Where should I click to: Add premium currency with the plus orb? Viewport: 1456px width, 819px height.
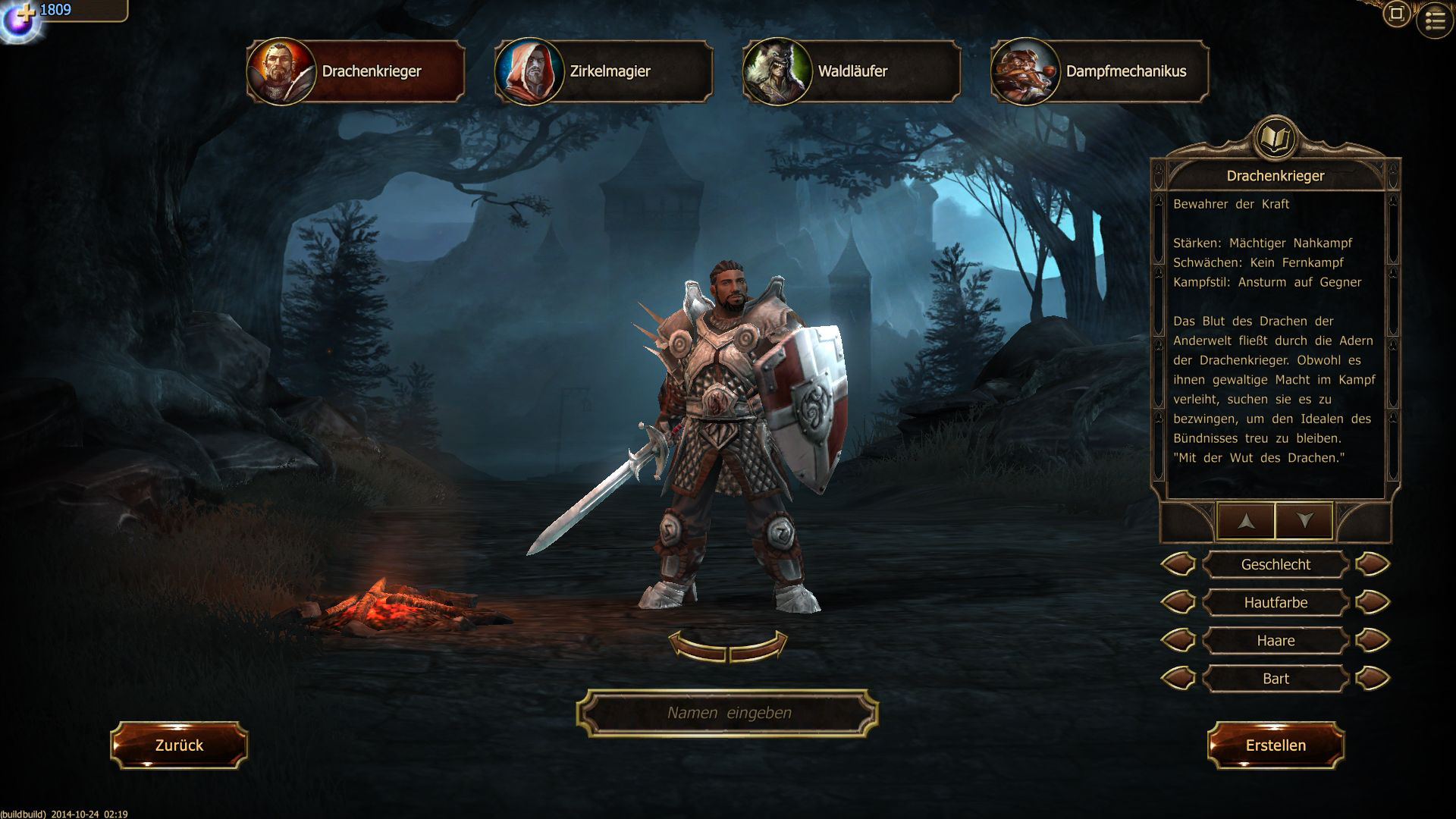click(x=21, y=20)
